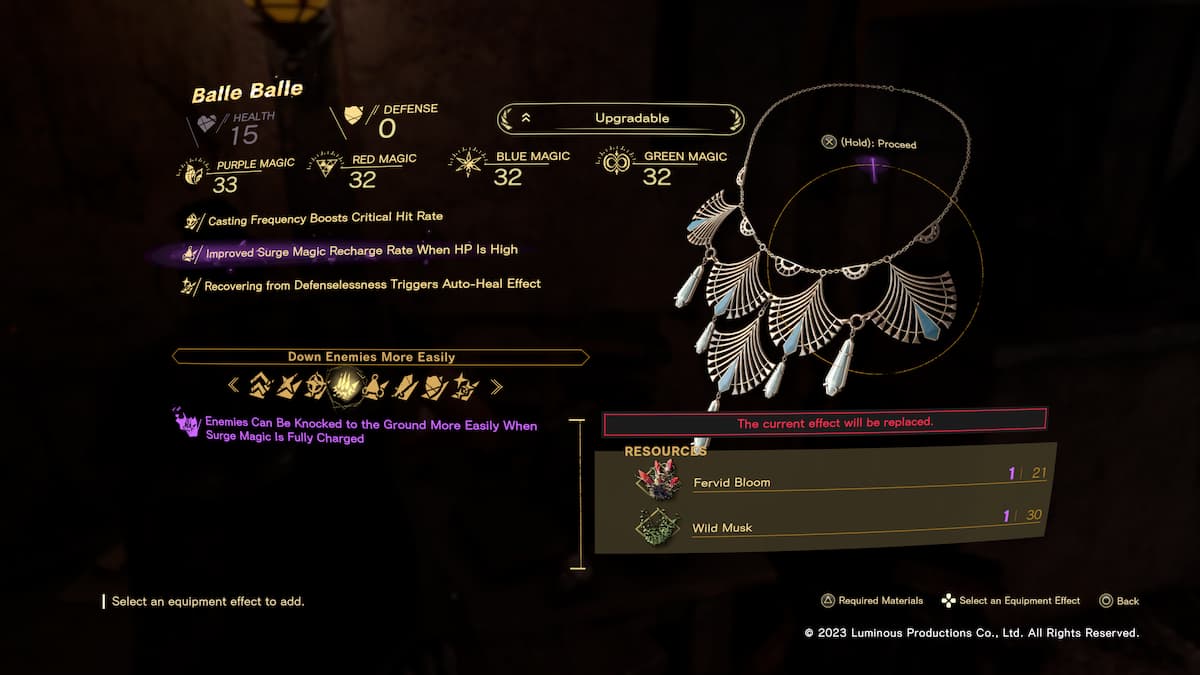The height and width of the screenshot is (675, 1200).
Task: Choose the sparkle-star effect category icon
Action: 464,384
